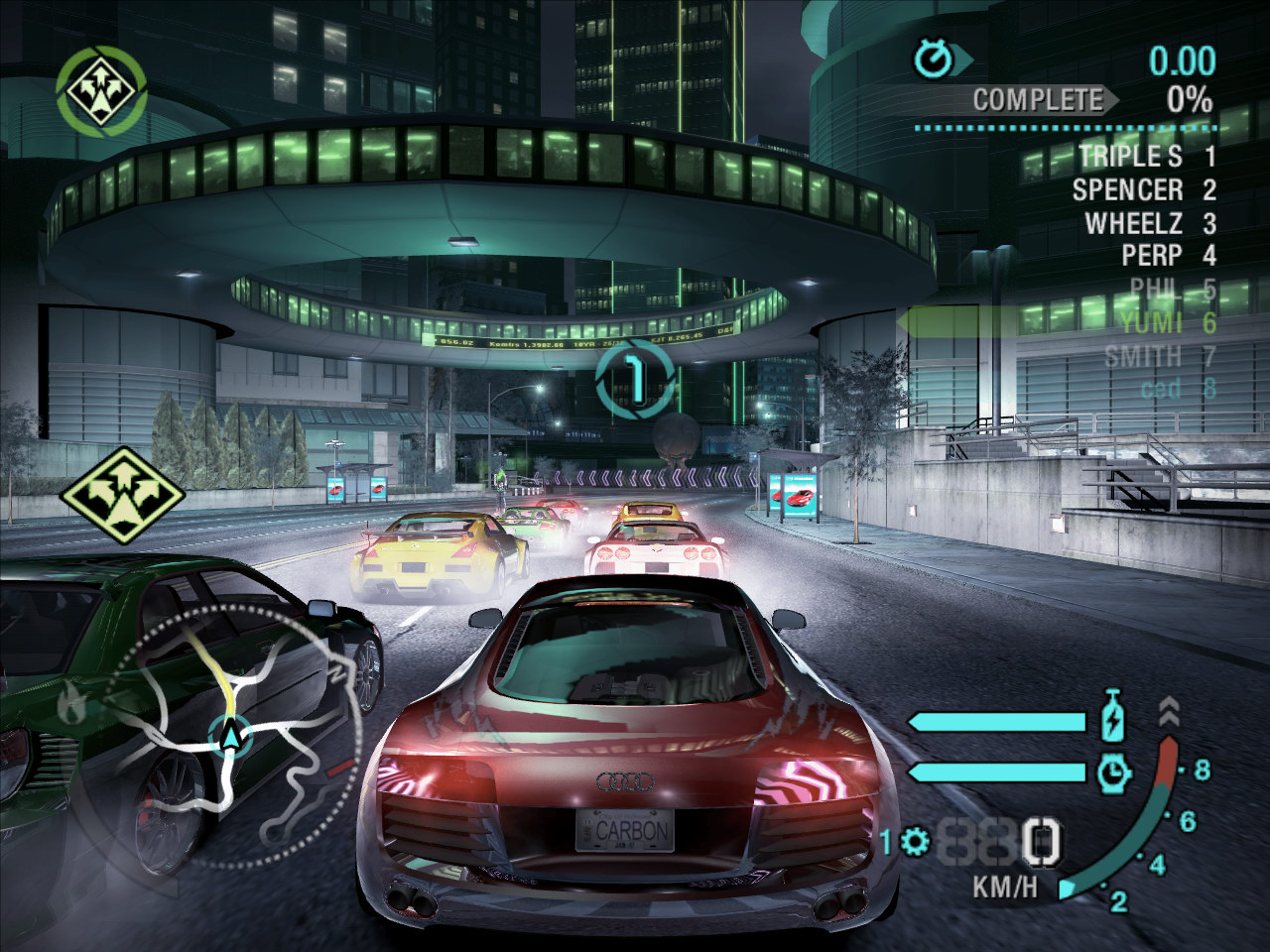Image resolution: width=1270 pixels, height=952 pixels.
Task: Select SPENCER in the racer standings
Action: coord(1128,189)
